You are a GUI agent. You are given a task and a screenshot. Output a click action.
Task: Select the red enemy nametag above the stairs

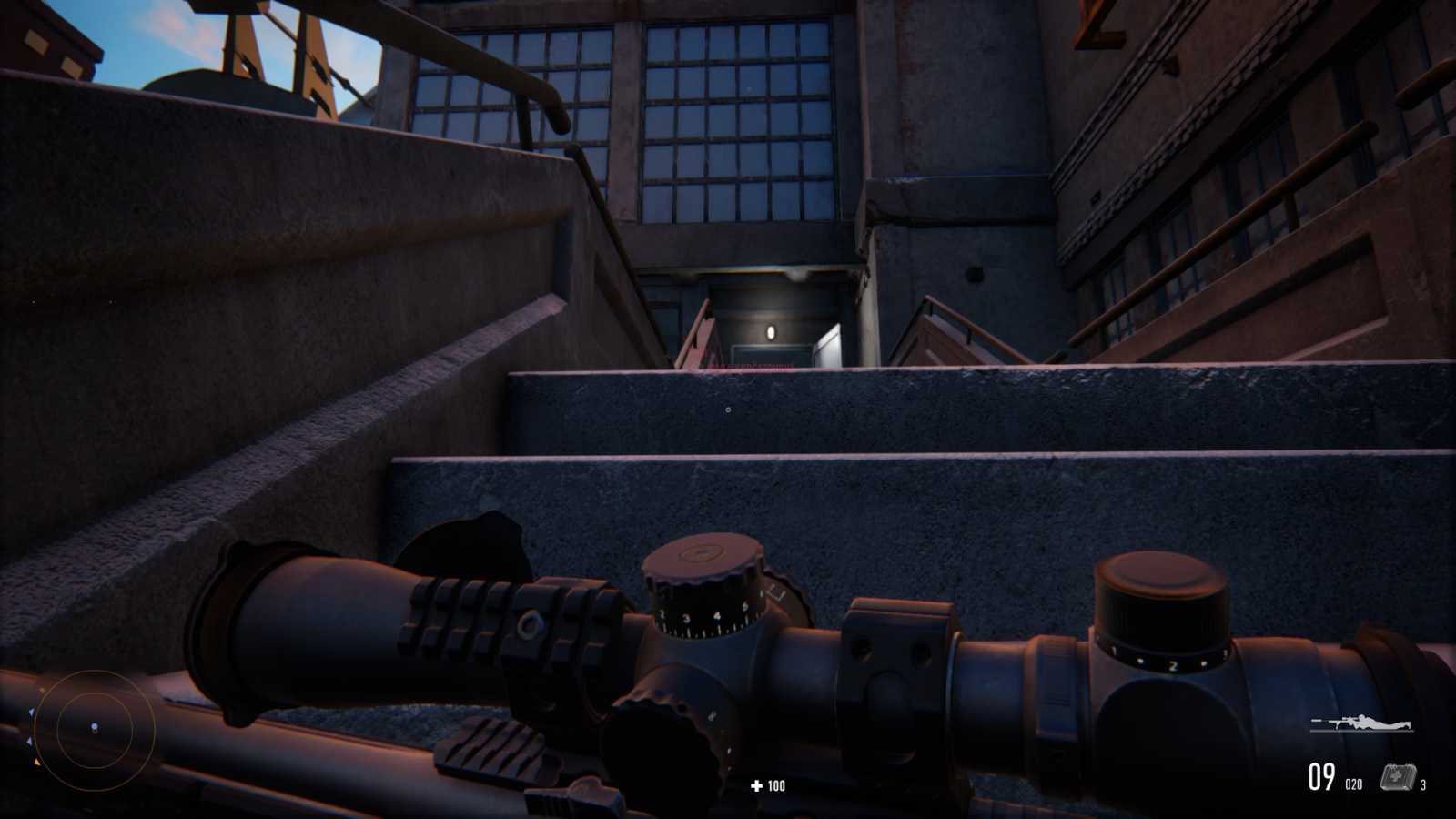(x=753, y=365)
